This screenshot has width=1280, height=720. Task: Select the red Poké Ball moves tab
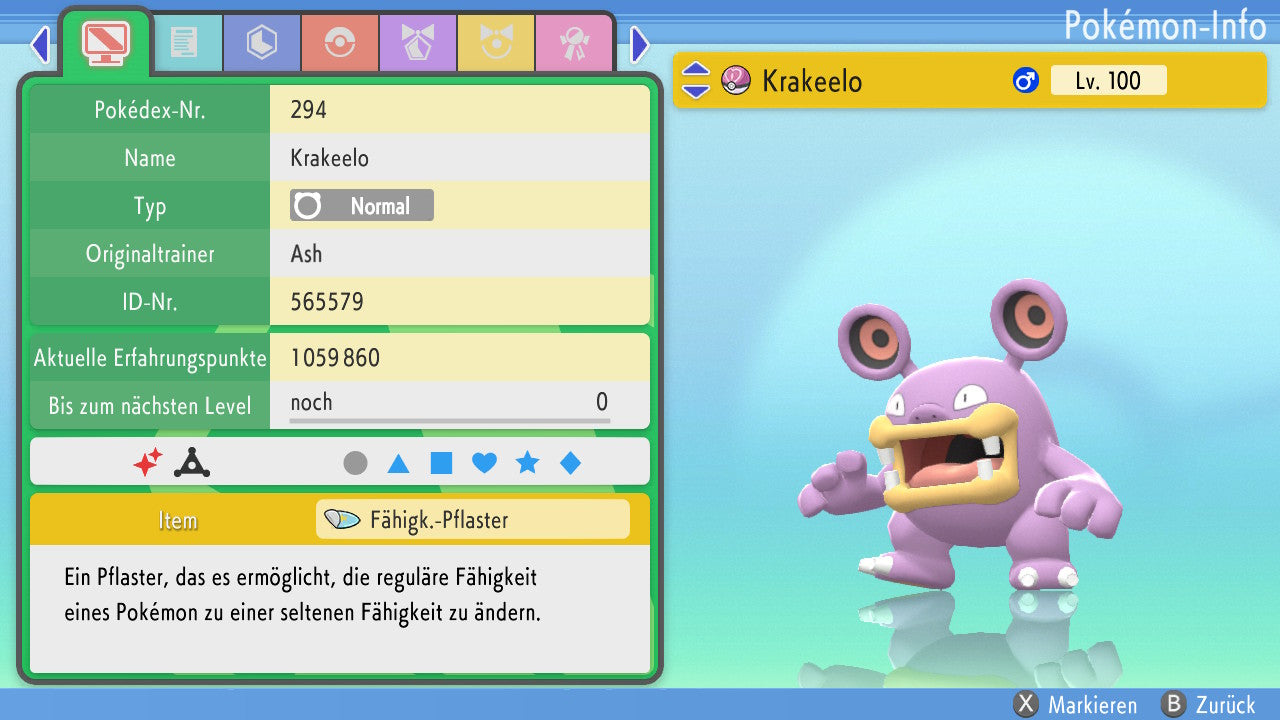click(x=340, y=43)
